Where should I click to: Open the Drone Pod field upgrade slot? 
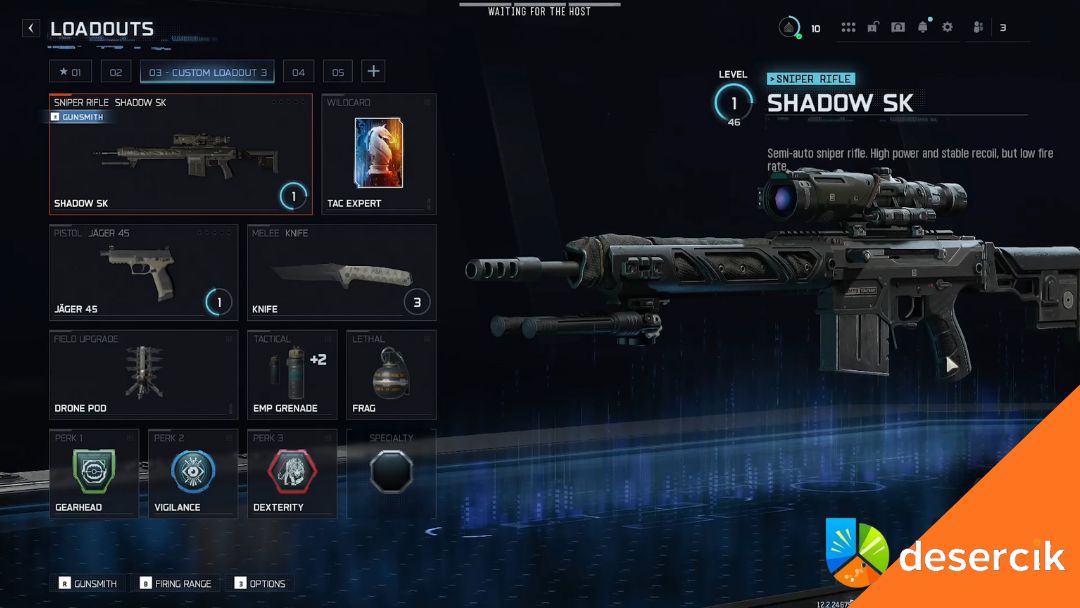coord(144,375)
